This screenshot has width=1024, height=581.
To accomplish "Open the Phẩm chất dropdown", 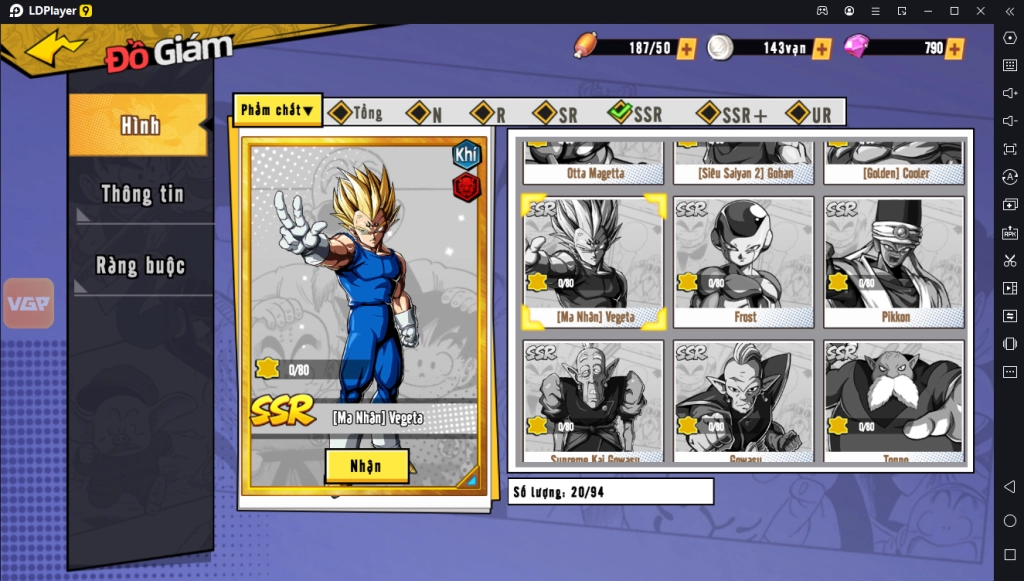I will tap(277, 110).
